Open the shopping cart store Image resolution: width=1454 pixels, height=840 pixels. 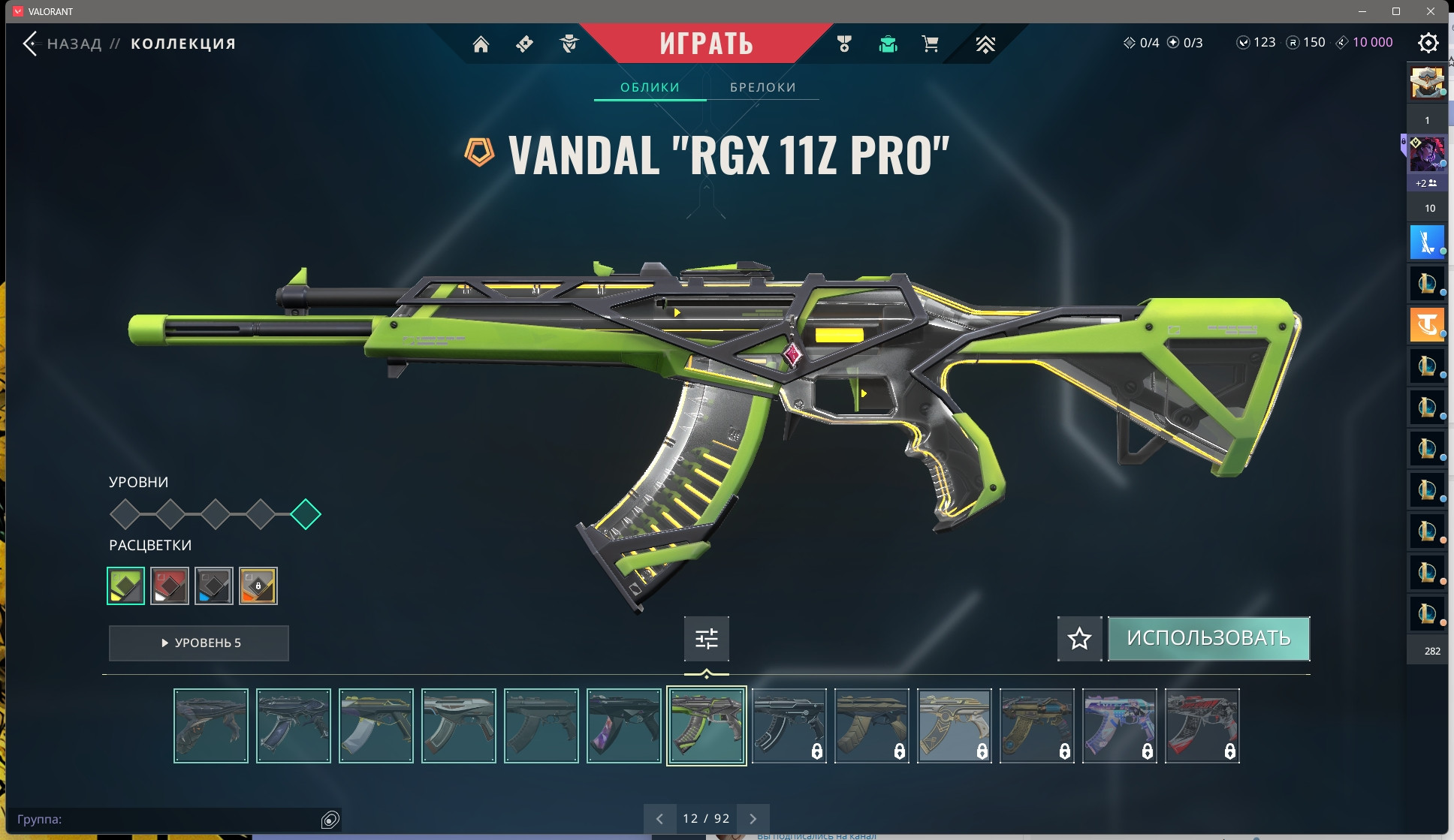930,44
